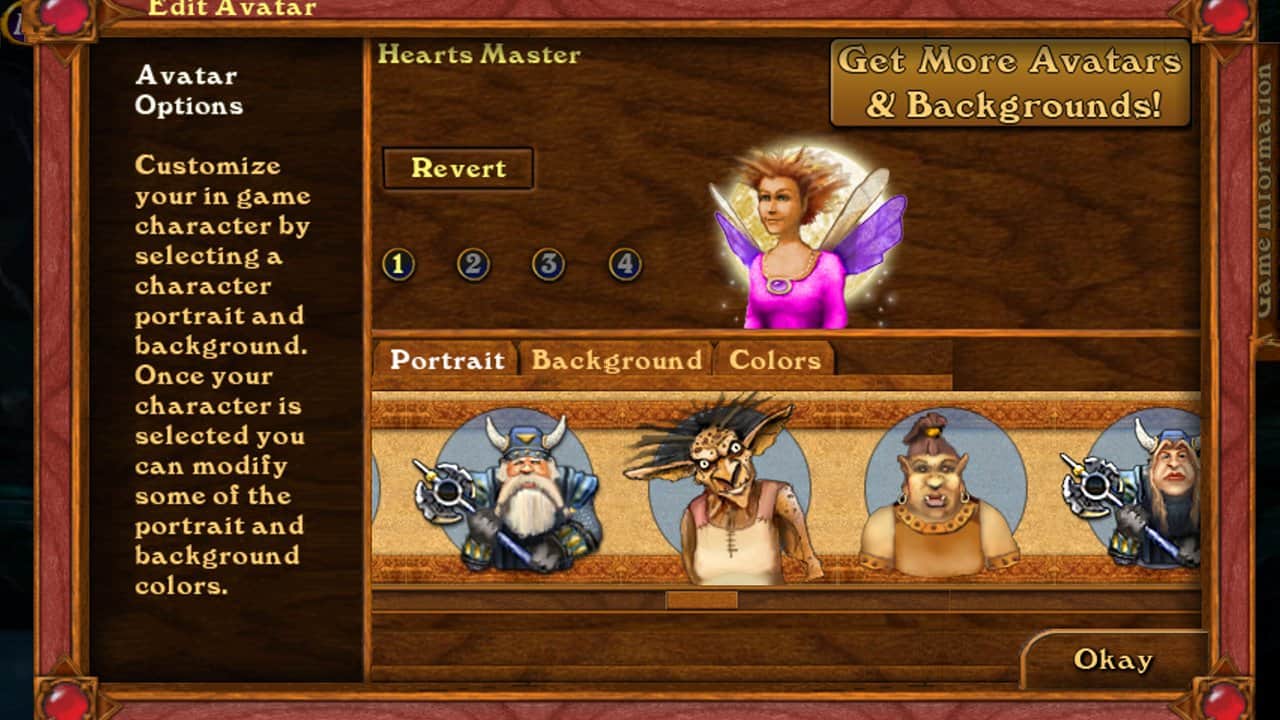1280x720 pixels.
Task: Open the Background tab
Action: pos(616,360)
